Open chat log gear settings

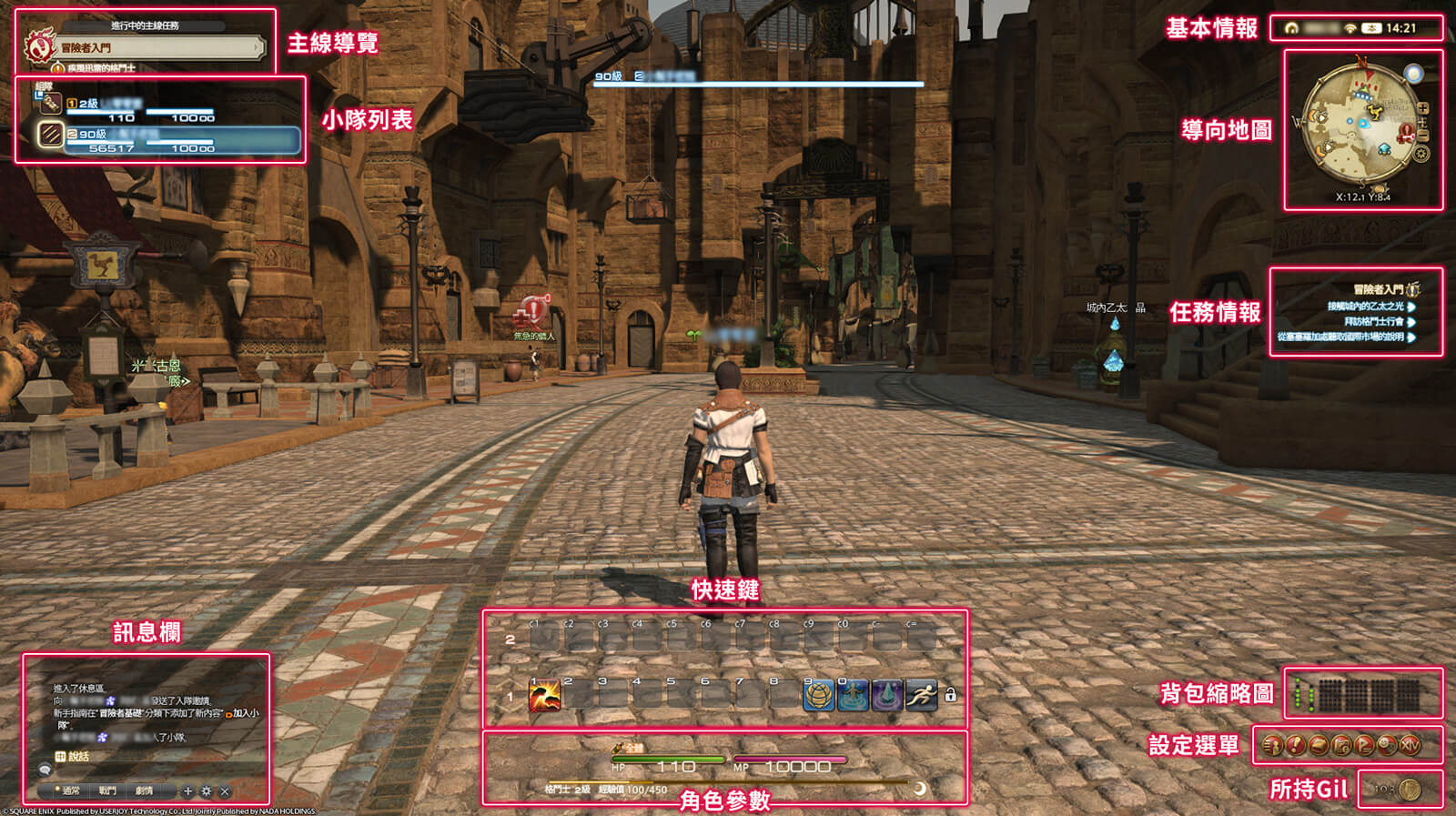pos(207,791)
